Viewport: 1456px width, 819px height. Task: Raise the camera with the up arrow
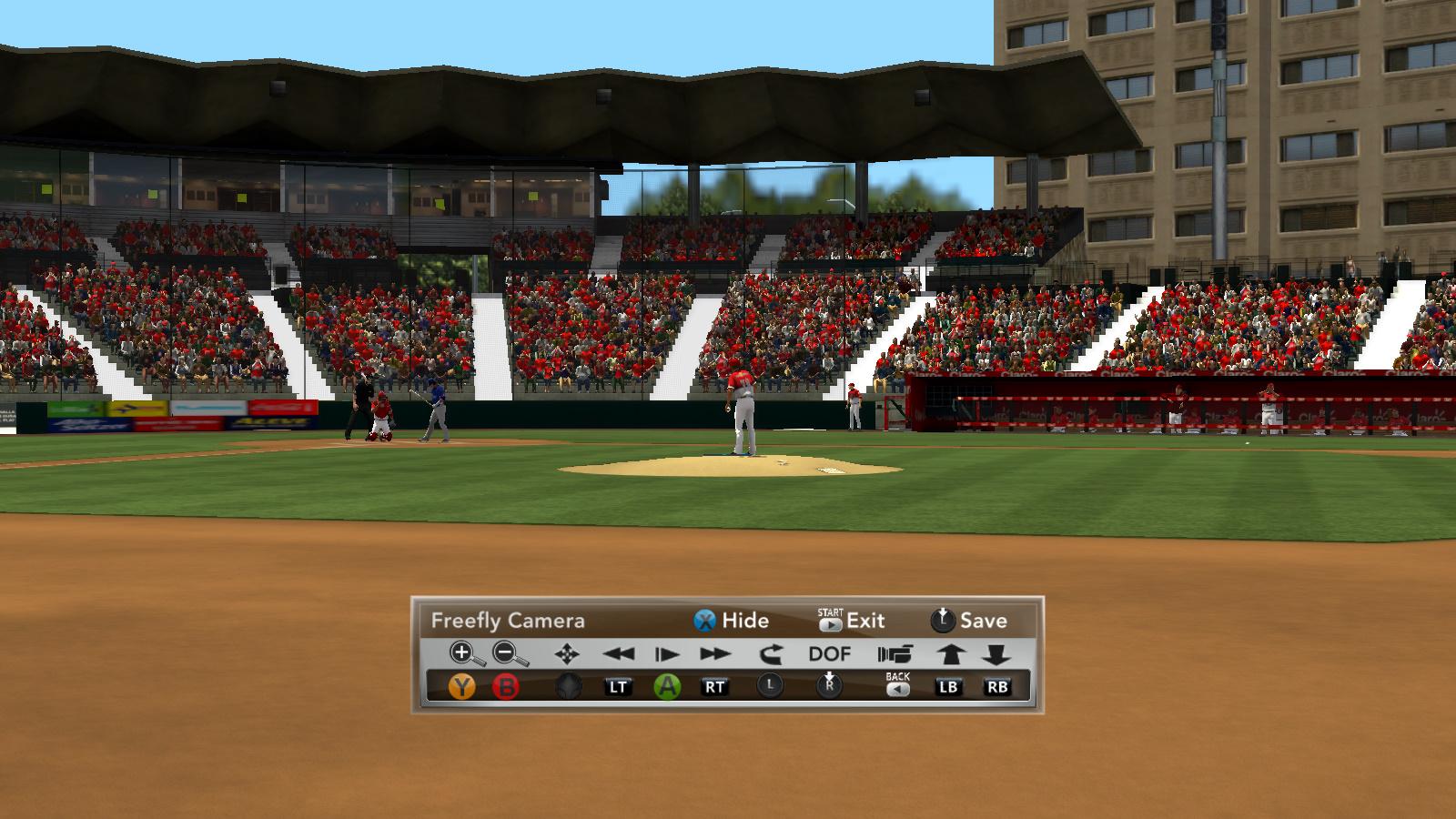(x=950, y=653)
